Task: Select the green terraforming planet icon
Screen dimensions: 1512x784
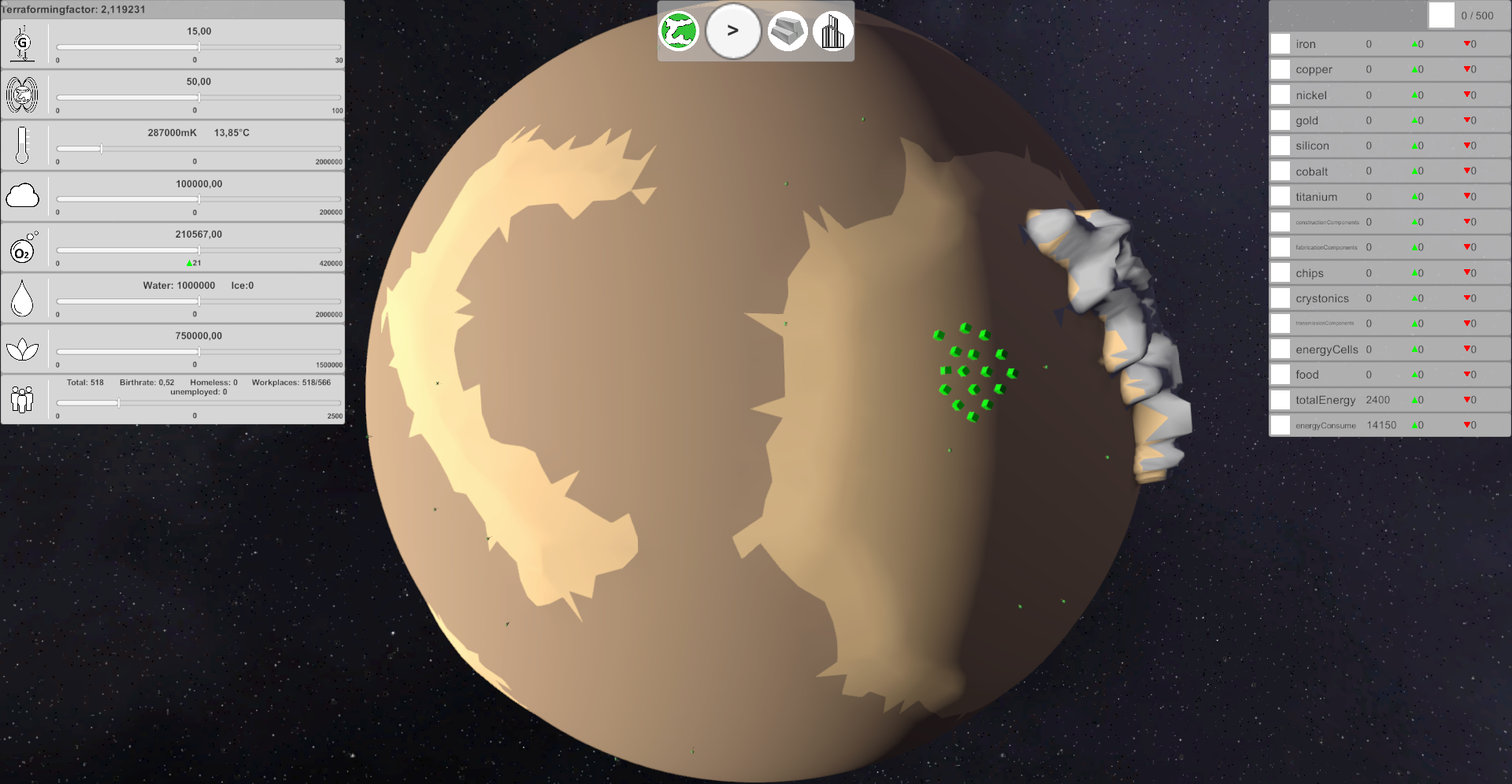Action: click(679, 31)
